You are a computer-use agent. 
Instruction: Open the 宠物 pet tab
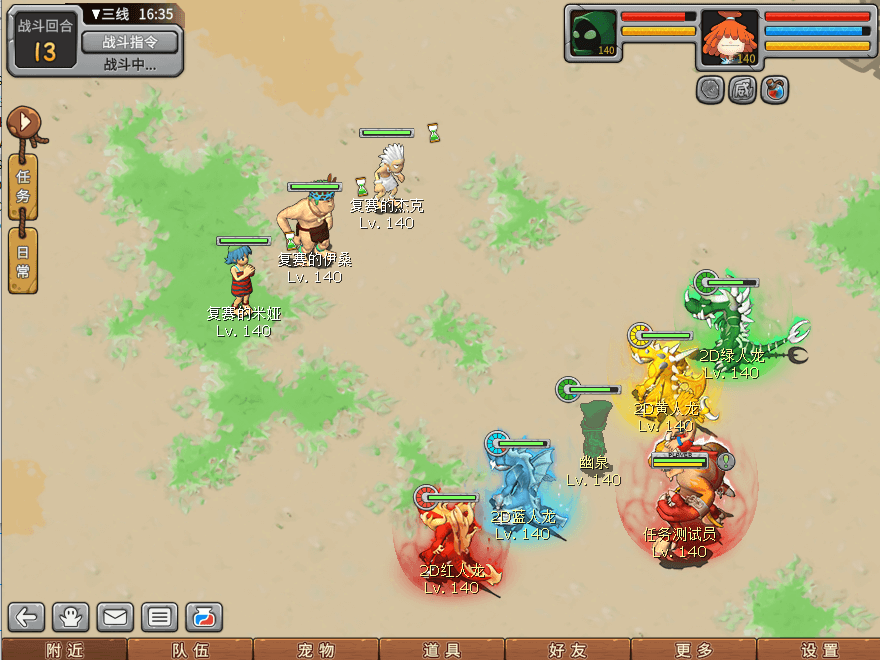click(x=315, y=650)
